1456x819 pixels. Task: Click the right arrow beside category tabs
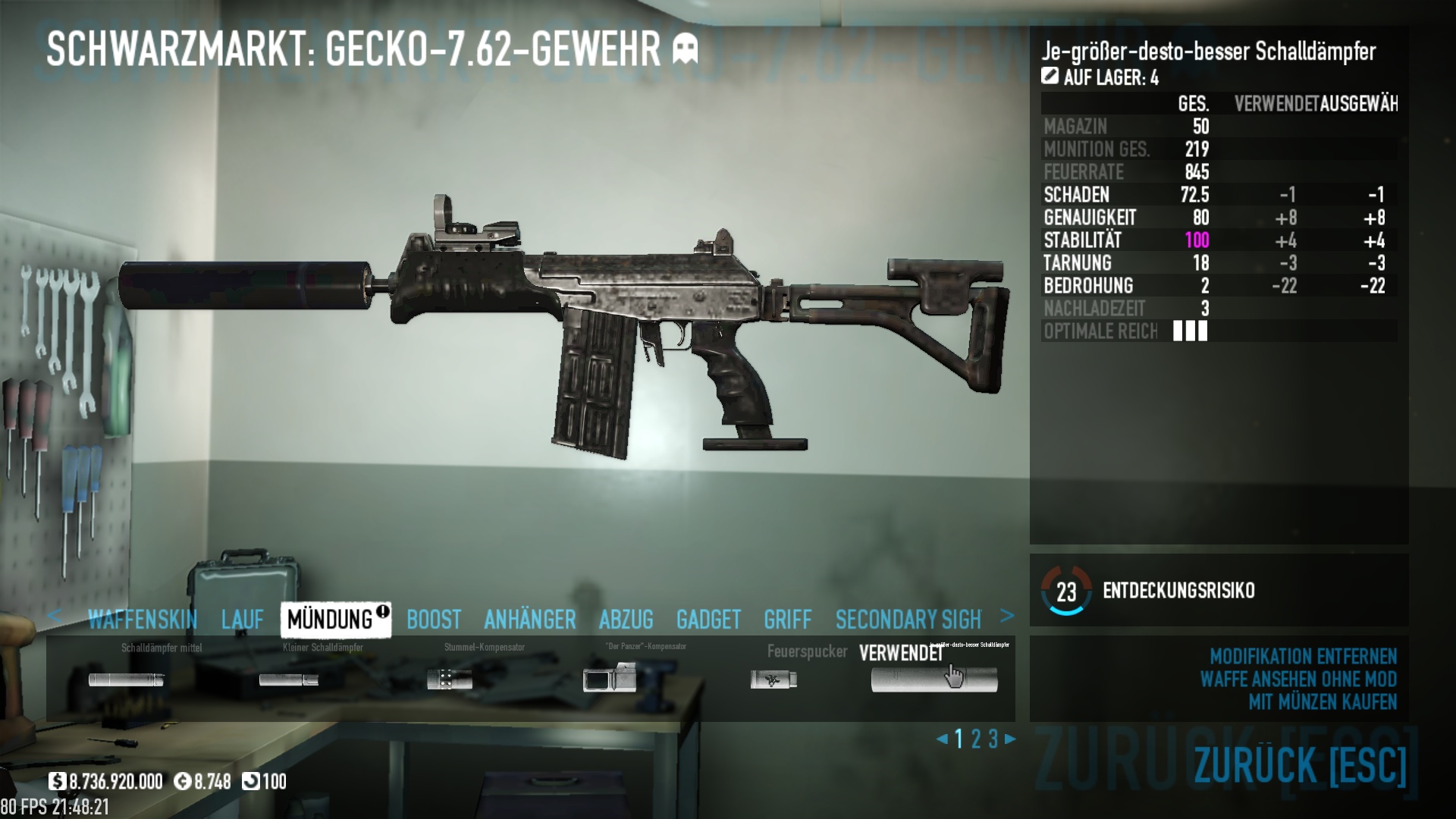1007,616
